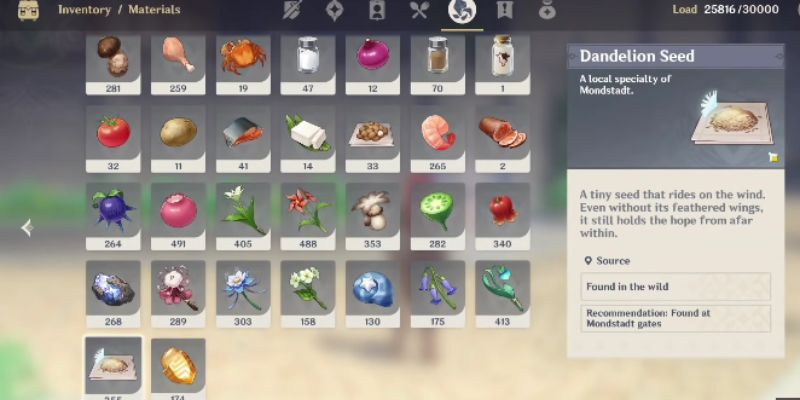This screenshot has width=800, height=400.
Task: Choose the green lotus head slot
Action: (437, 210)
